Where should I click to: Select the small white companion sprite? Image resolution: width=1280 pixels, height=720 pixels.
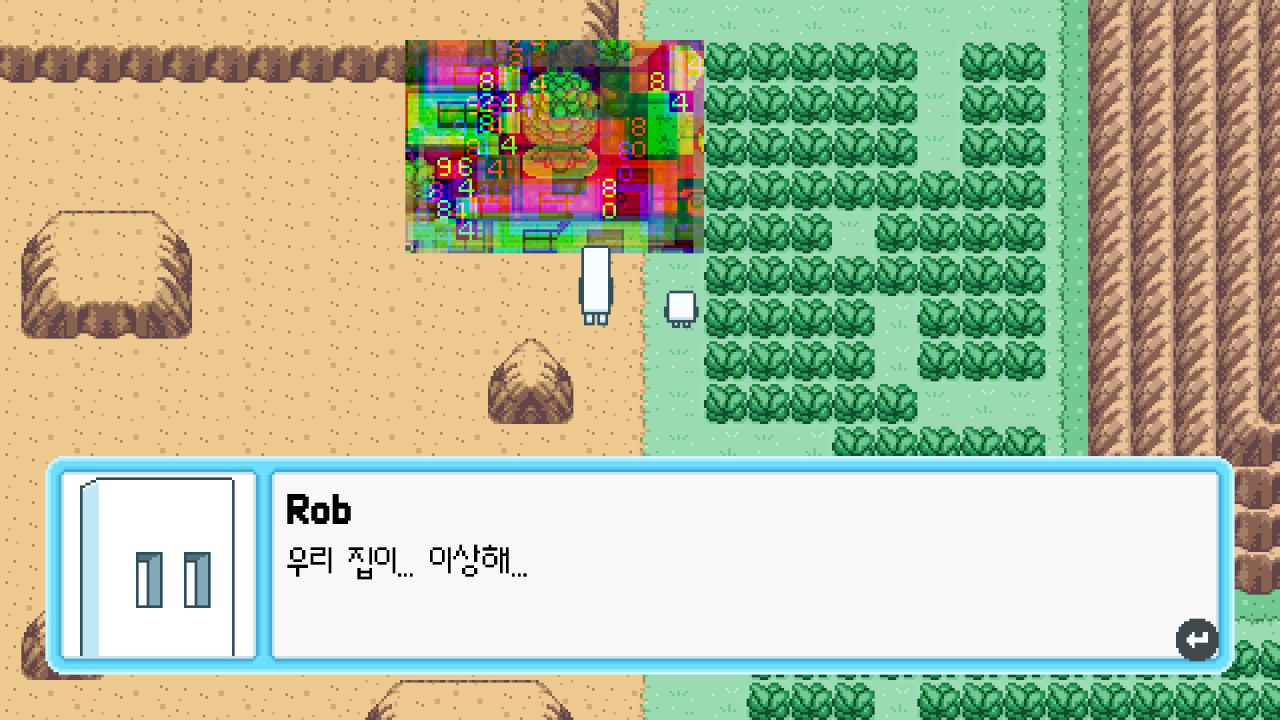click(x=681, y=305)
